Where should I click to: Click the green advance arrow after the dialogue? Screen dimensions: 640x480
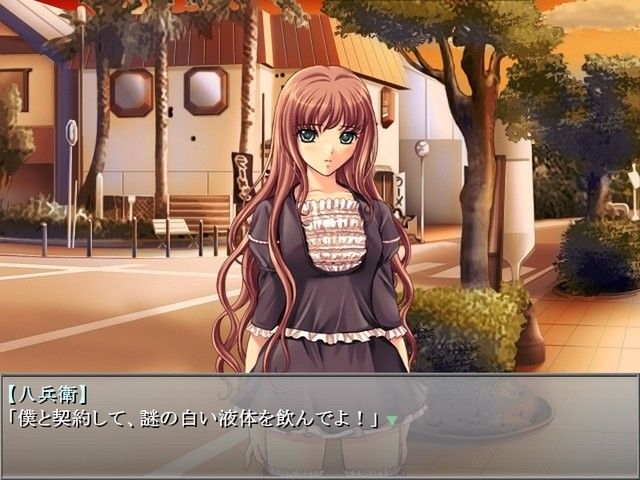[392, 420]
